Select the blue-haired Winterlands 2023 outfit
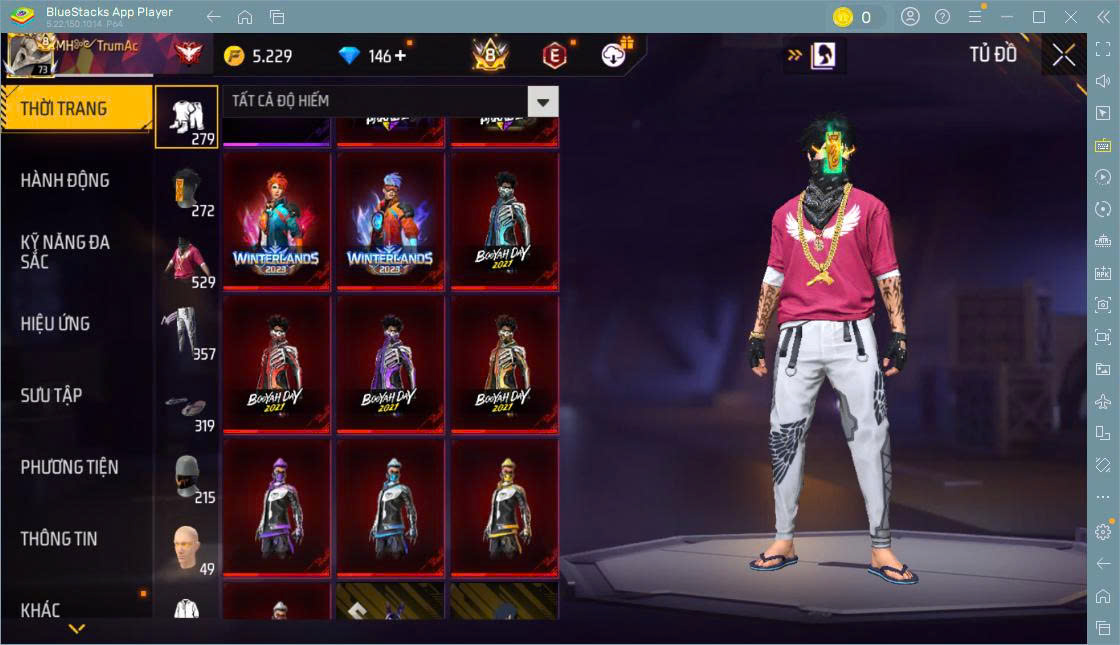The image size is (1120, 645). 390,222
